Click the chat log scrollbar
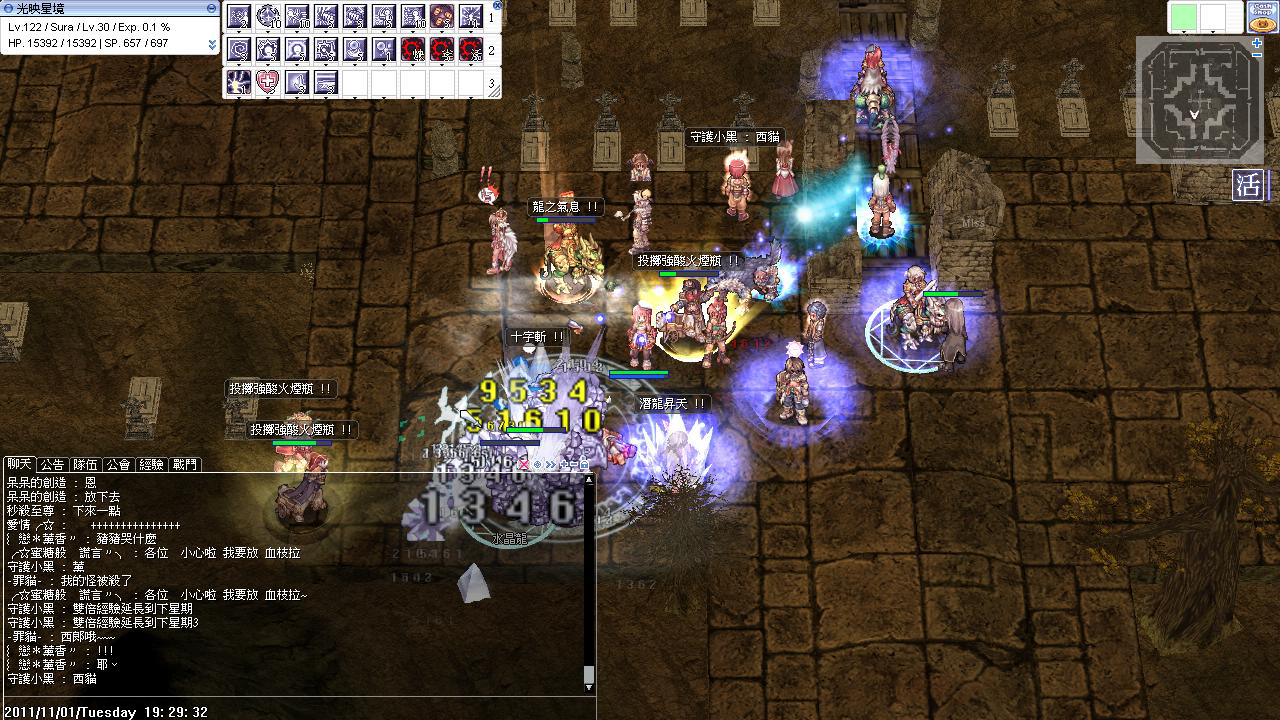The height and width of the screenshot is (720, 1280). pos(589,580)
